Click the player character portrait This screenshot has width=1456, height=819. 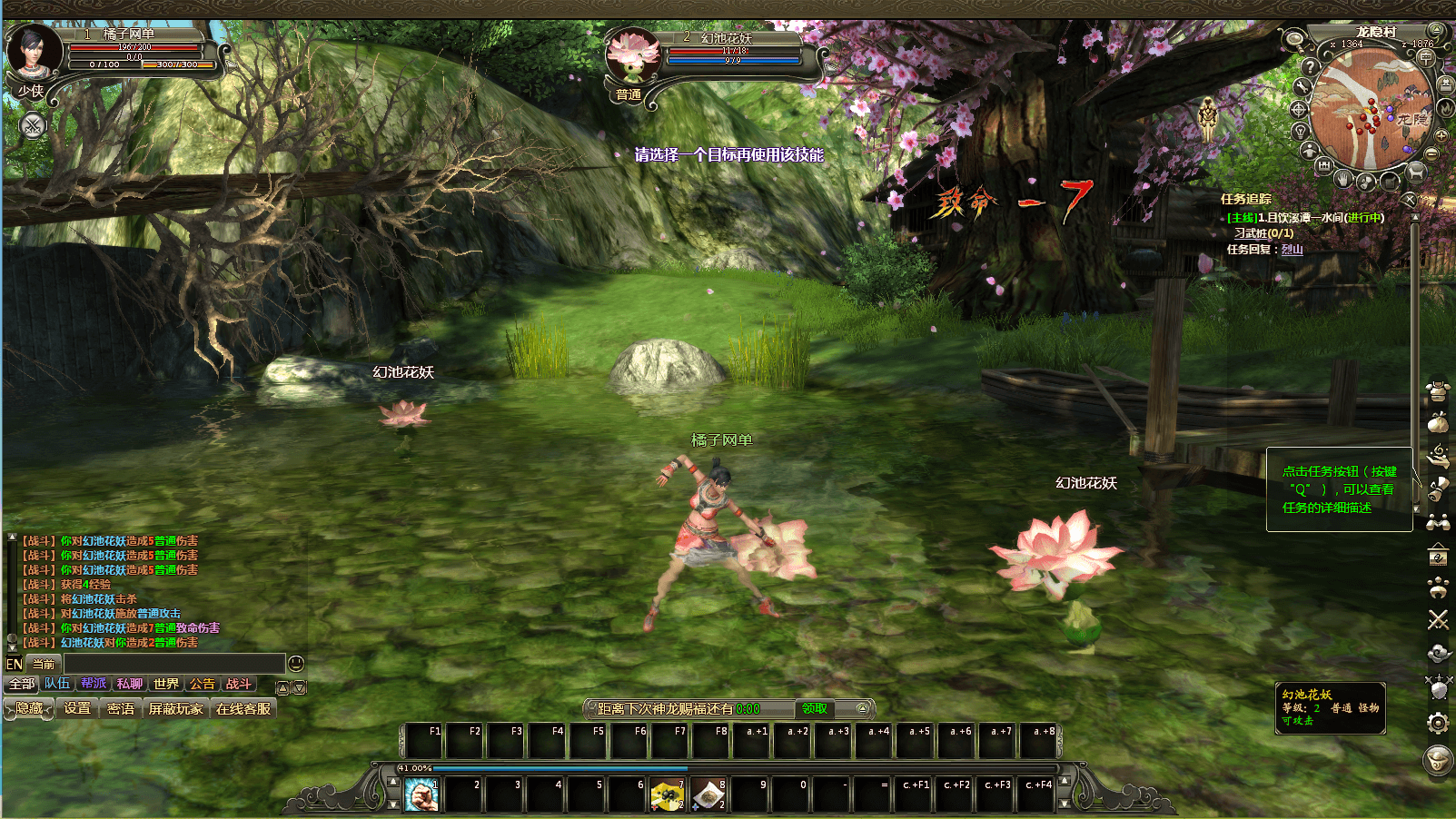tap(35, 53)
